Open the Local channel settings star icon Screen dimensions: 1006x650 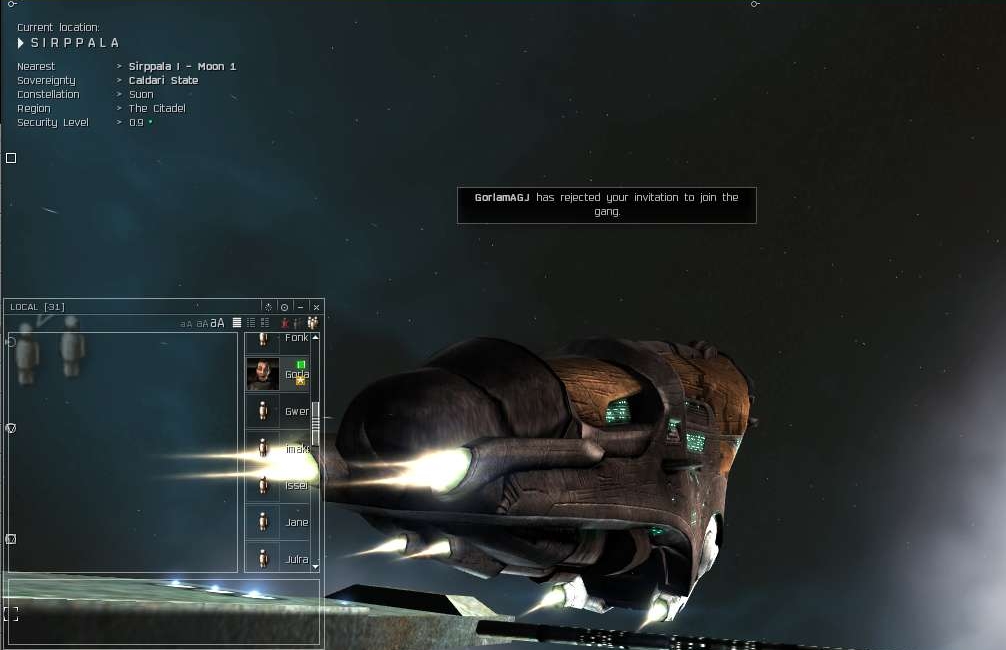coord(267,307)
